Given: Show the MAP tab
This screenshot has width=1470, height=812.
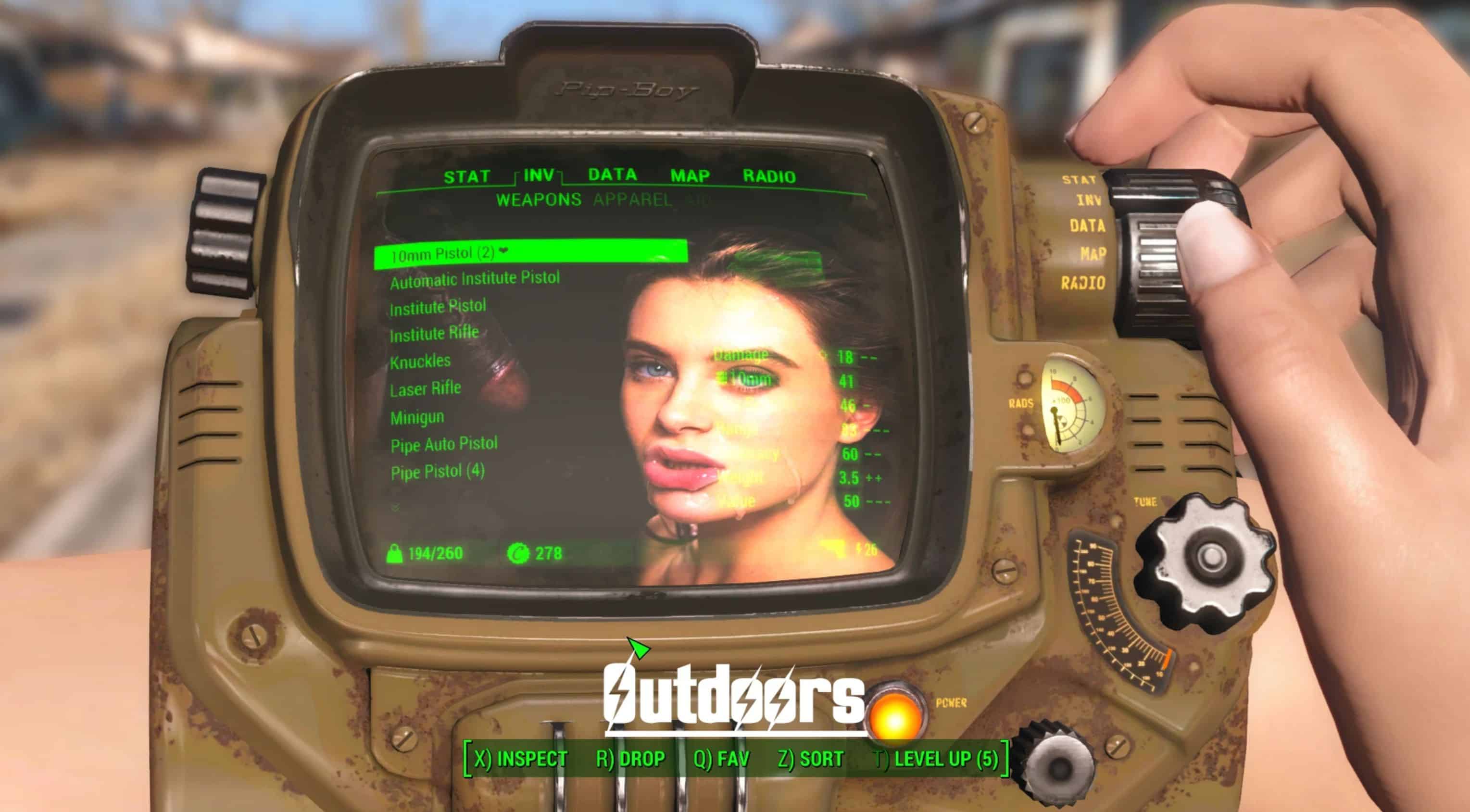Looking at the screenshot, I should point(690,176).
